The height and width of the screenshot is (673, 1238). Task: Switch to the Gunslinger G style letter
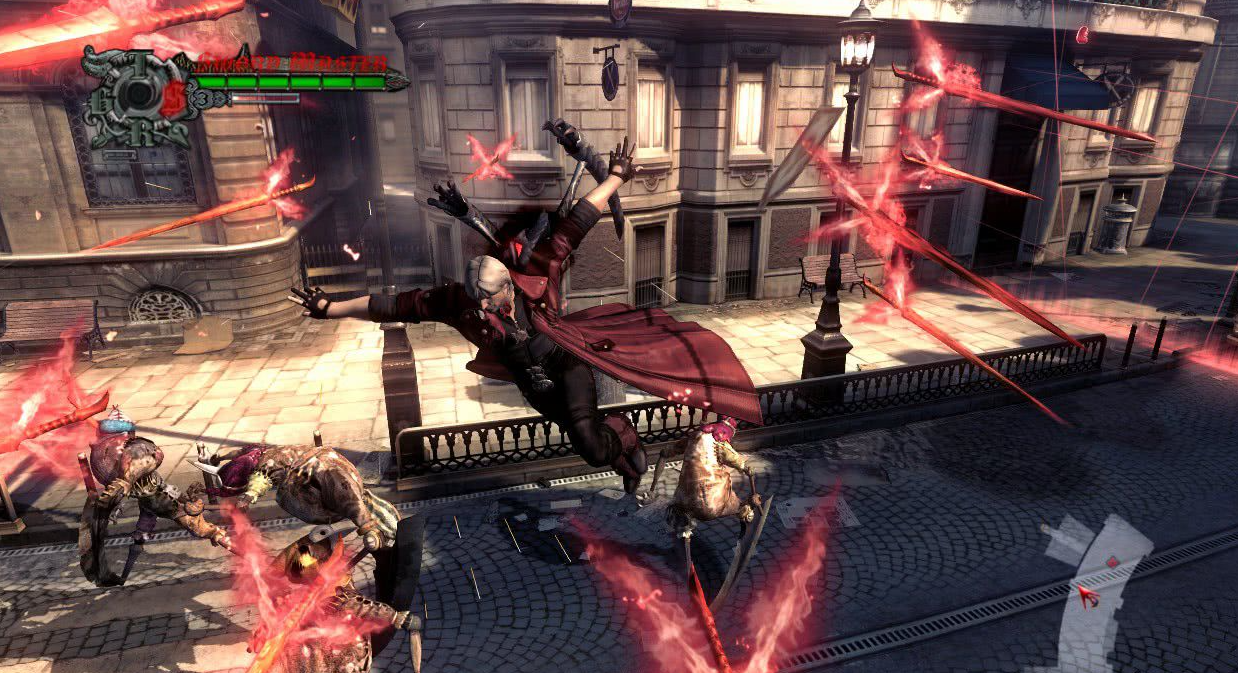pyautogui.click(x=101, y=101)
